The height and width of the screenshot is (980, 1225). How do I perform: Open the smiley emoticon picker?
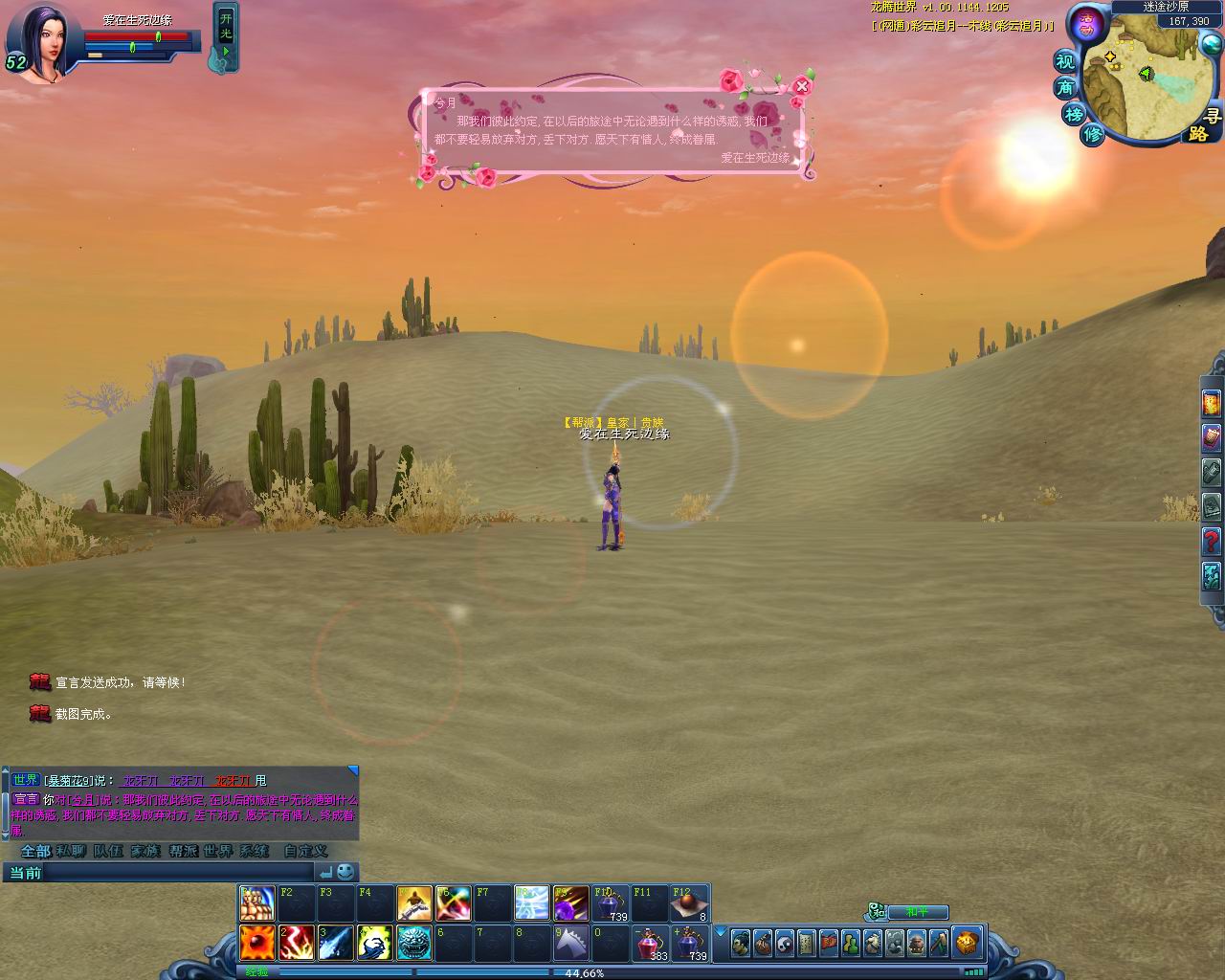click(x=345, y=872)
